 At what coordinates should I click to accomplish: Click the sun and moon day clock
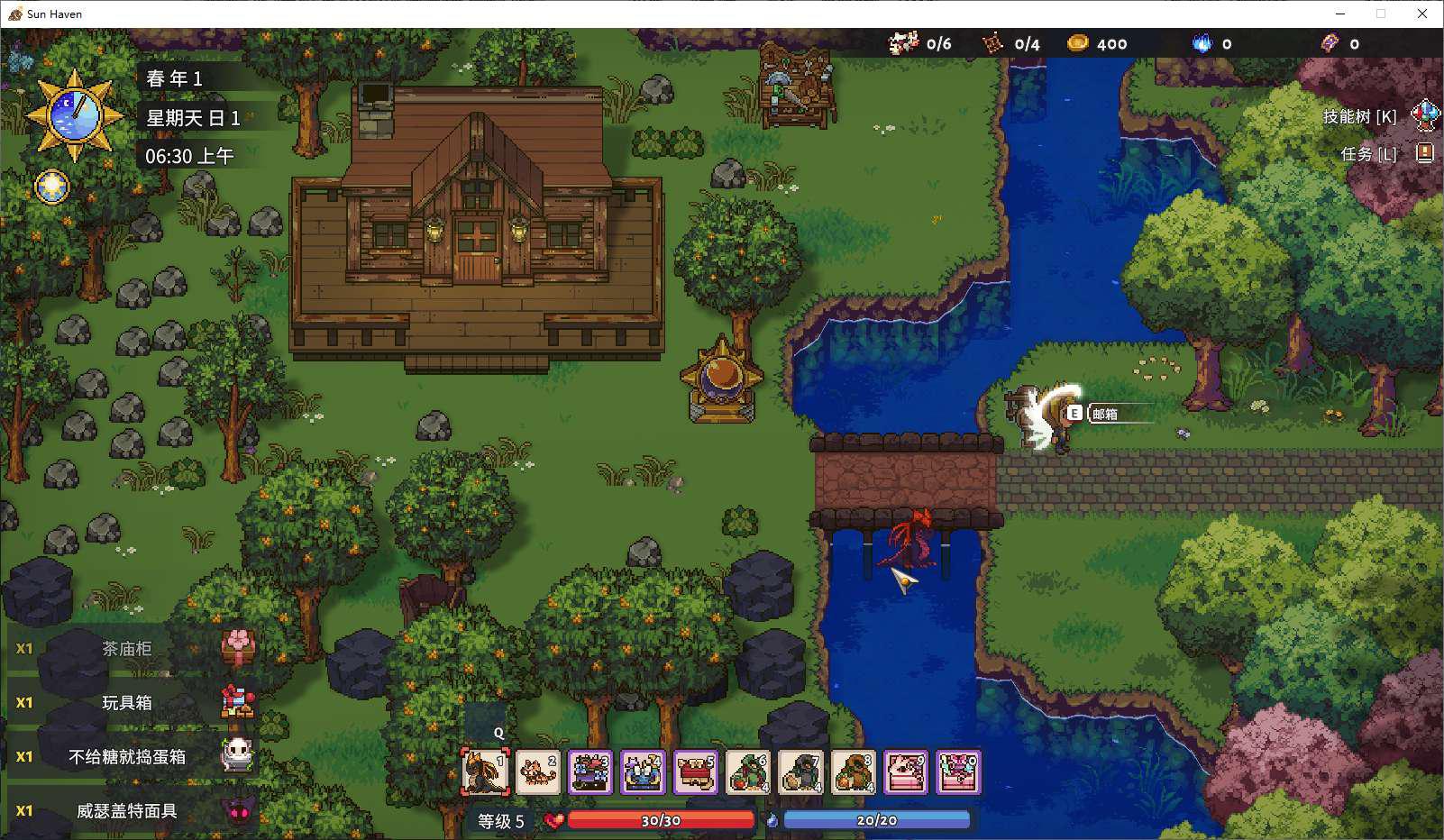coord(74,114)
